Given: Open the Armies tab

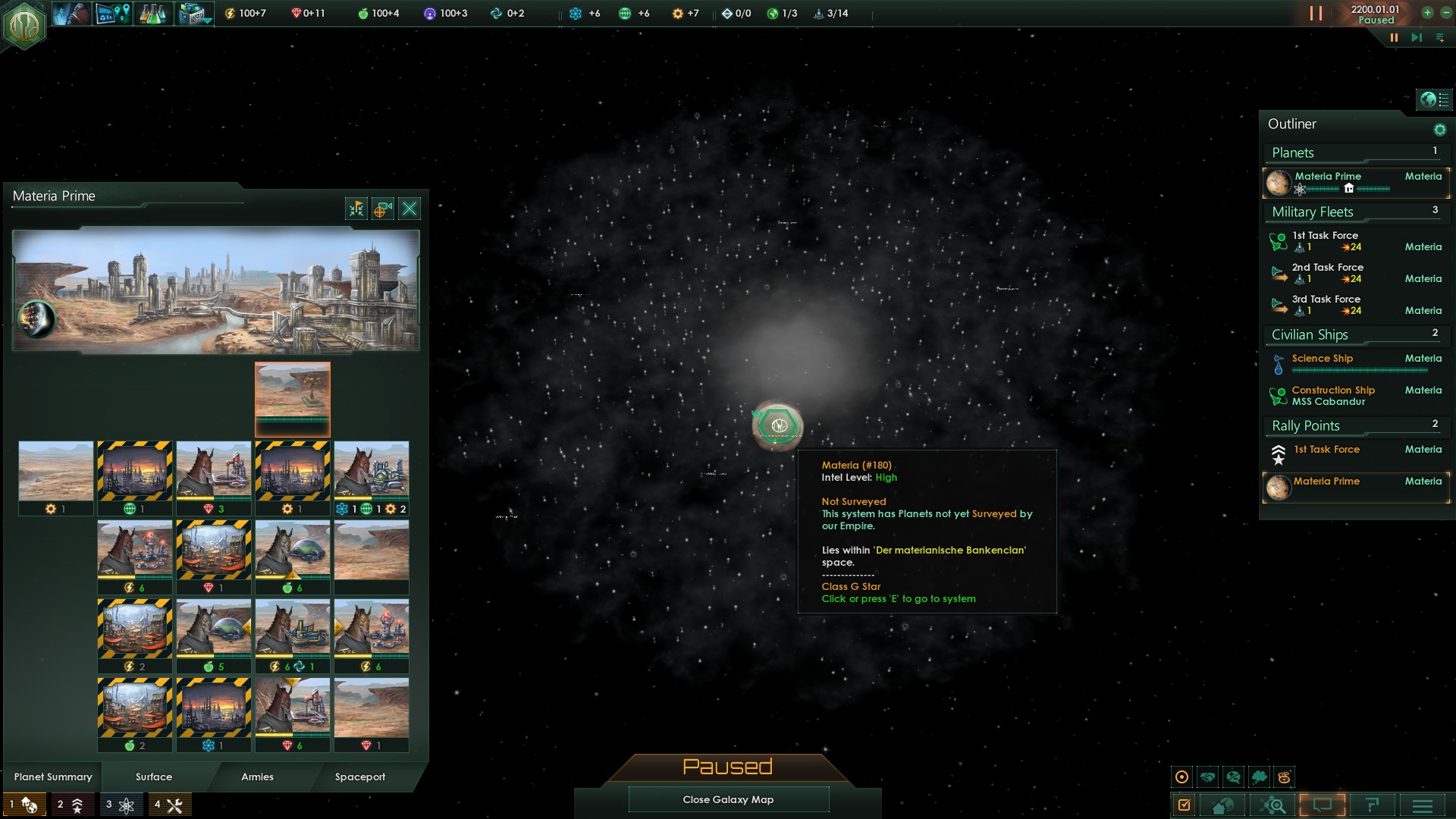Looking at the screenshot, I should pos(257,777).
